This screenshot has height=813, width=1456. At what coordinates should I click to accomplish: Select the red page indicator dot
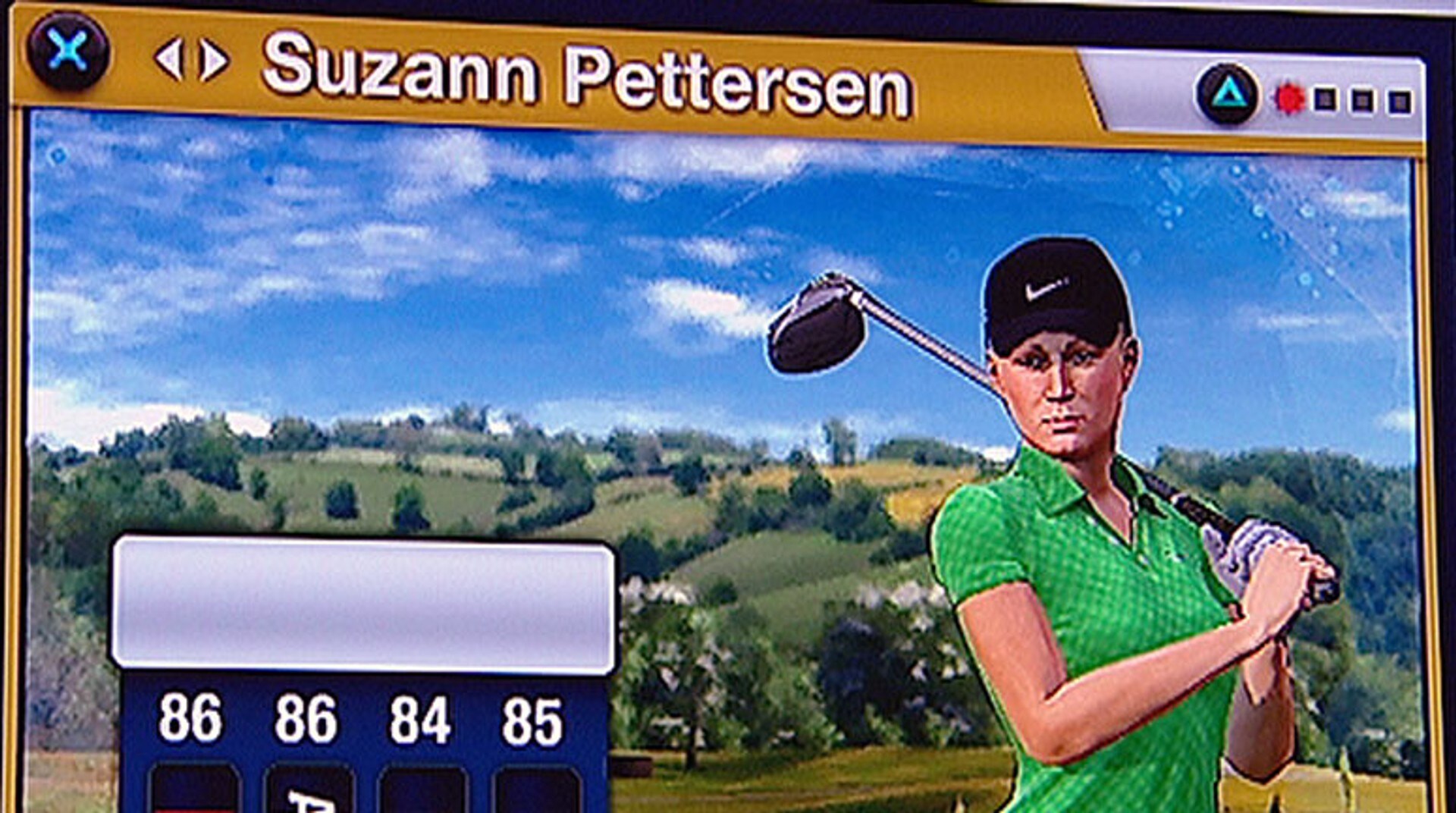coord(1289,99)
